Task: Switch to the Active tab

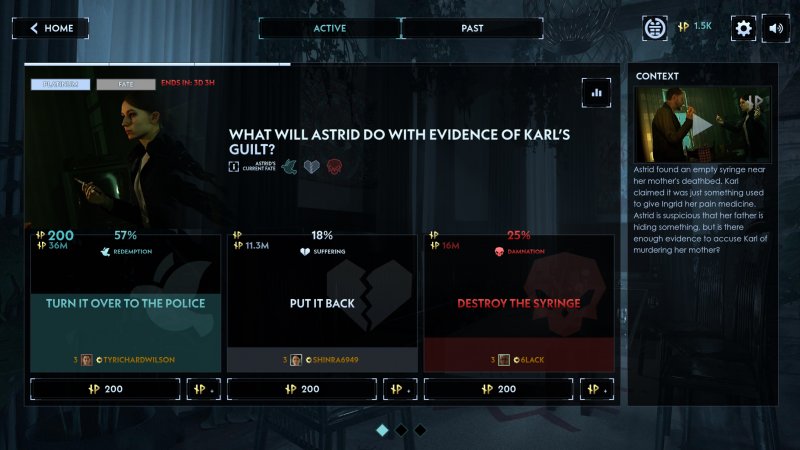Action: 329,28
